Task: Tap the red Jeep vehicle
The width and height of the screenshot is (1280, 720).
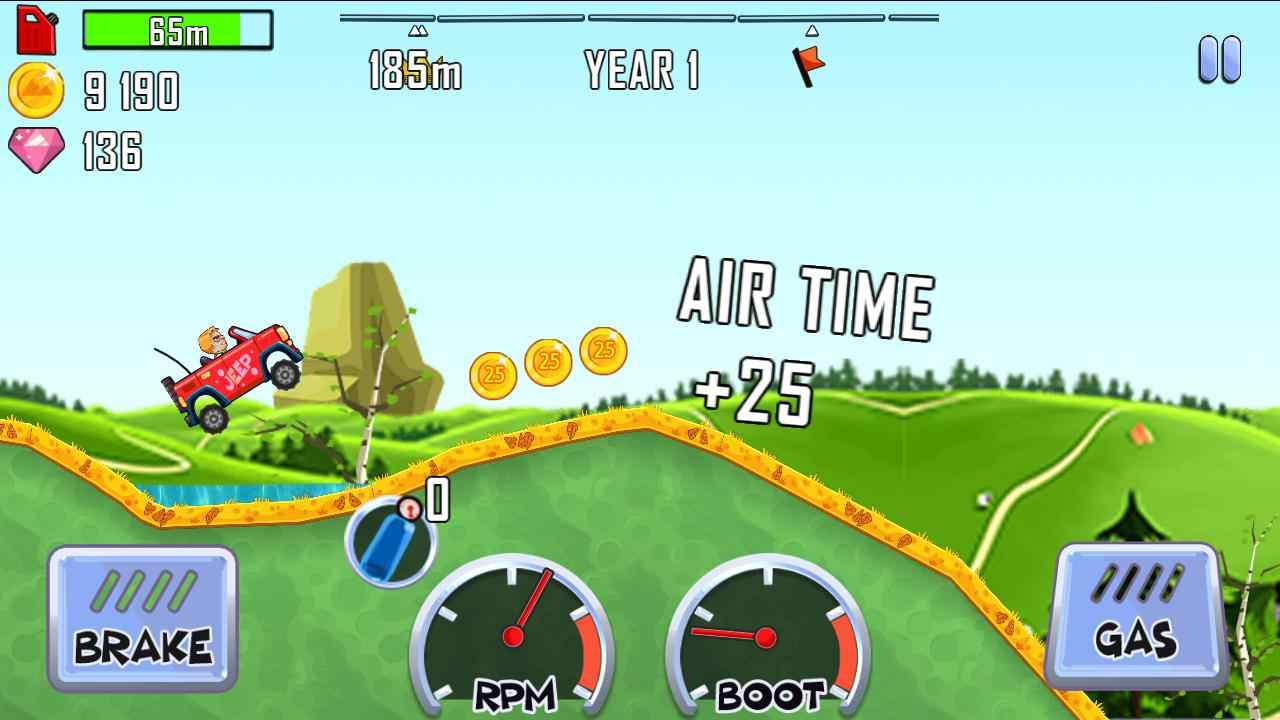Action: 235,370
